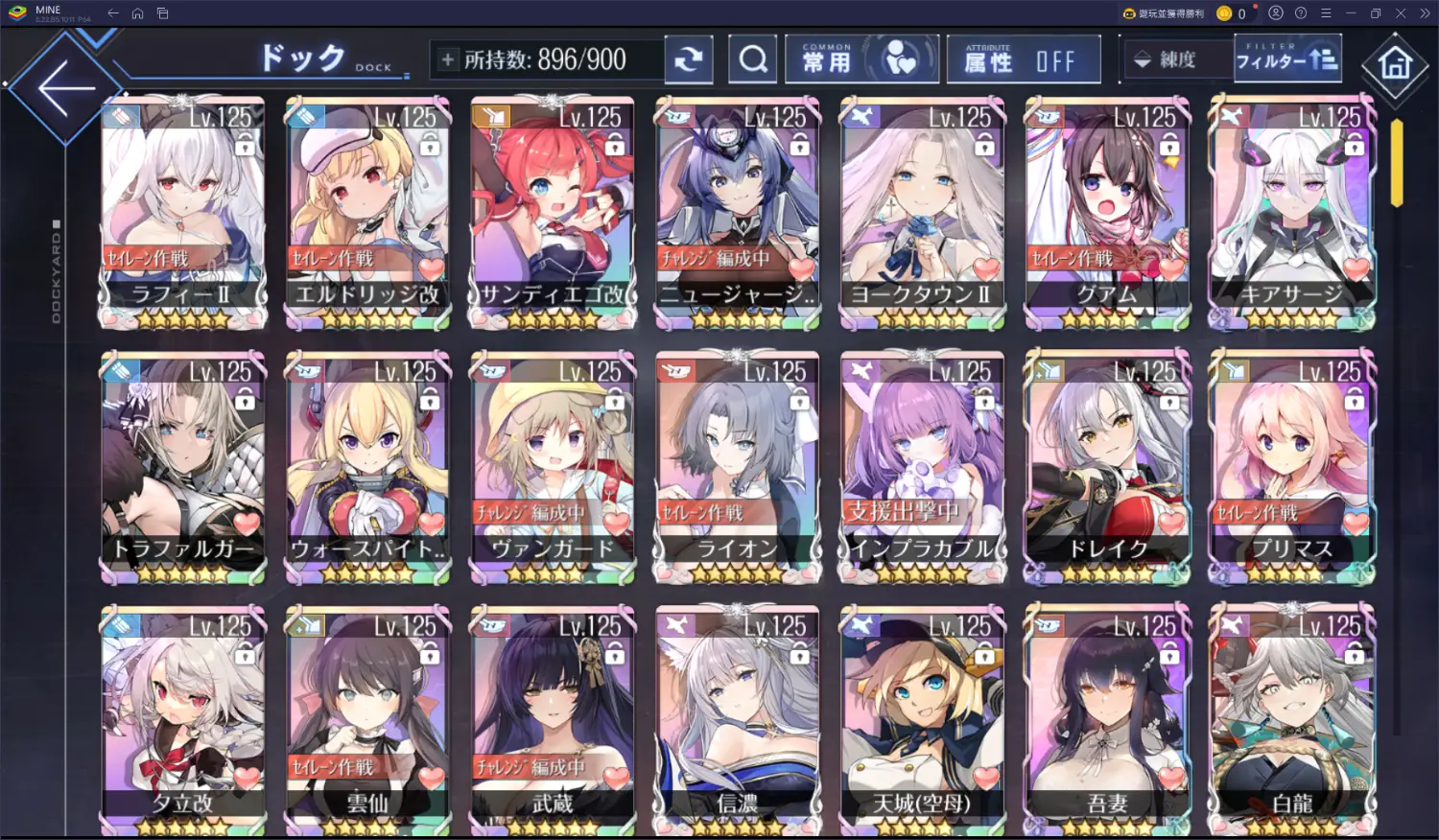Select the インプラカブル ship card

[922, 465]
